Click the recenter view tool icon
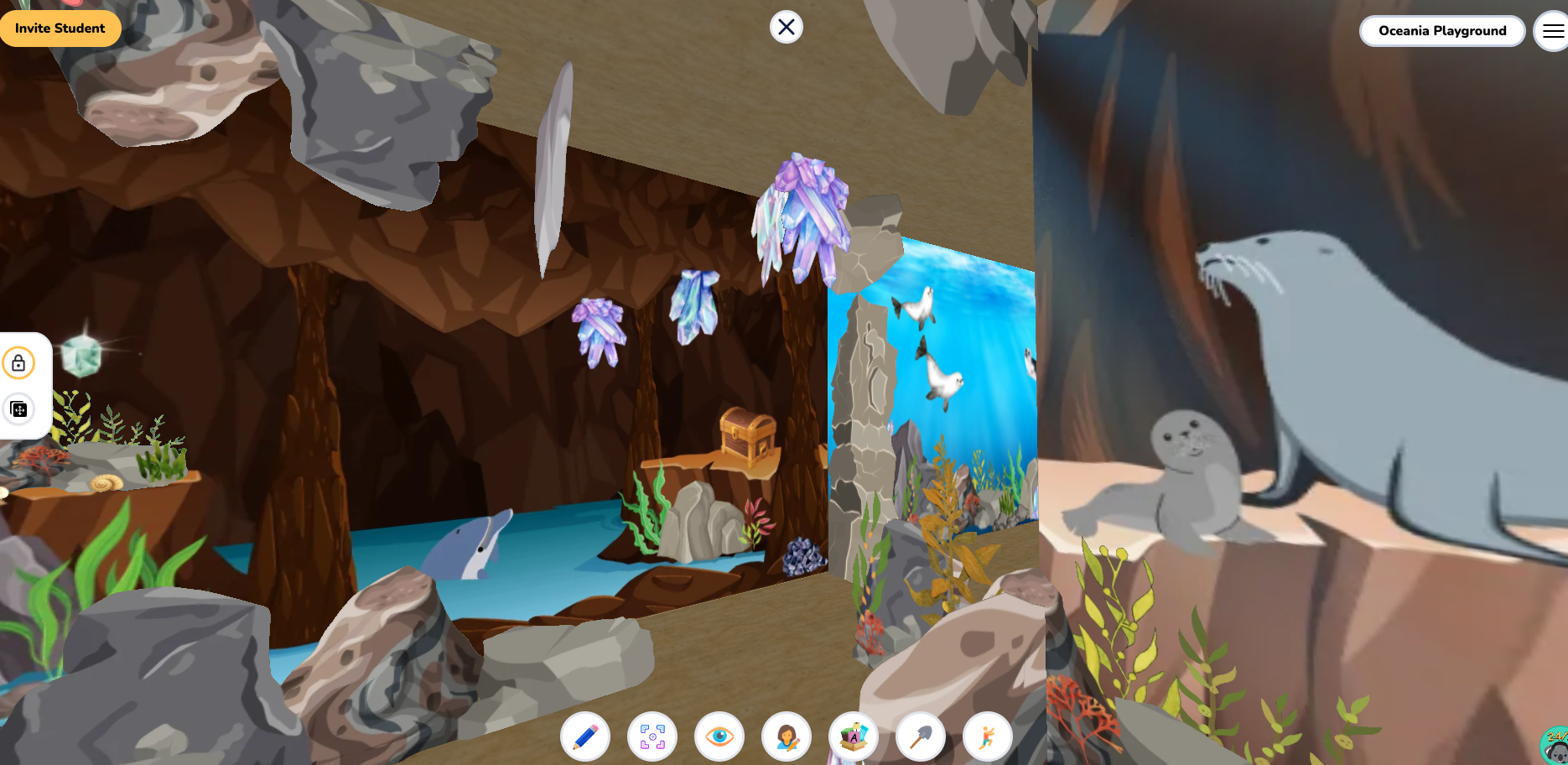The image size is (1568, 765). (652, 736)
